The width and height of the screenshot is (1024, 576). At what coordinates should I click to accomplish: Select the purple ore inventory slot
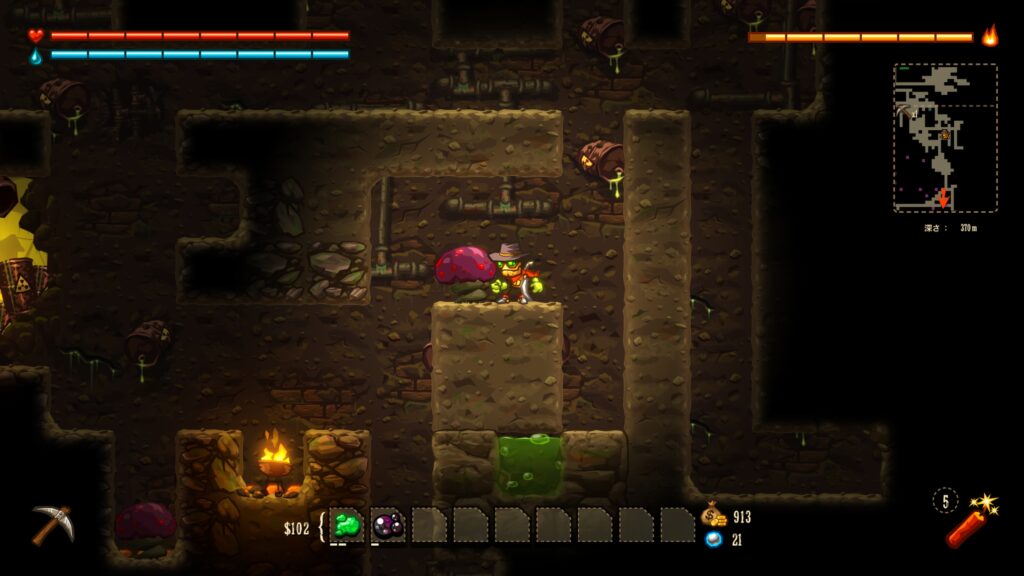coord(388,525)
